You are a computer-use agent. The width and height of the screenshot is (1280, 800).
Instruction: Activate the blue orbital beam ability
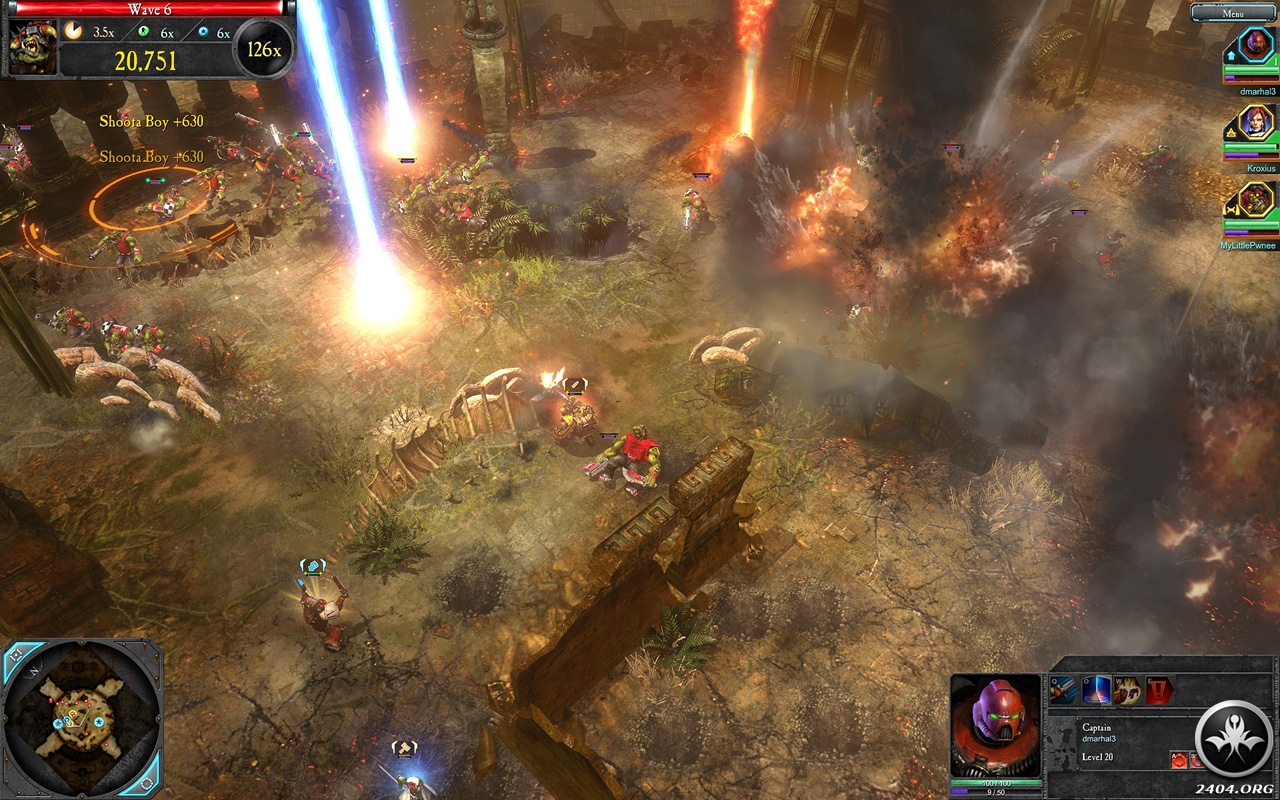(x=1096, y=690)
